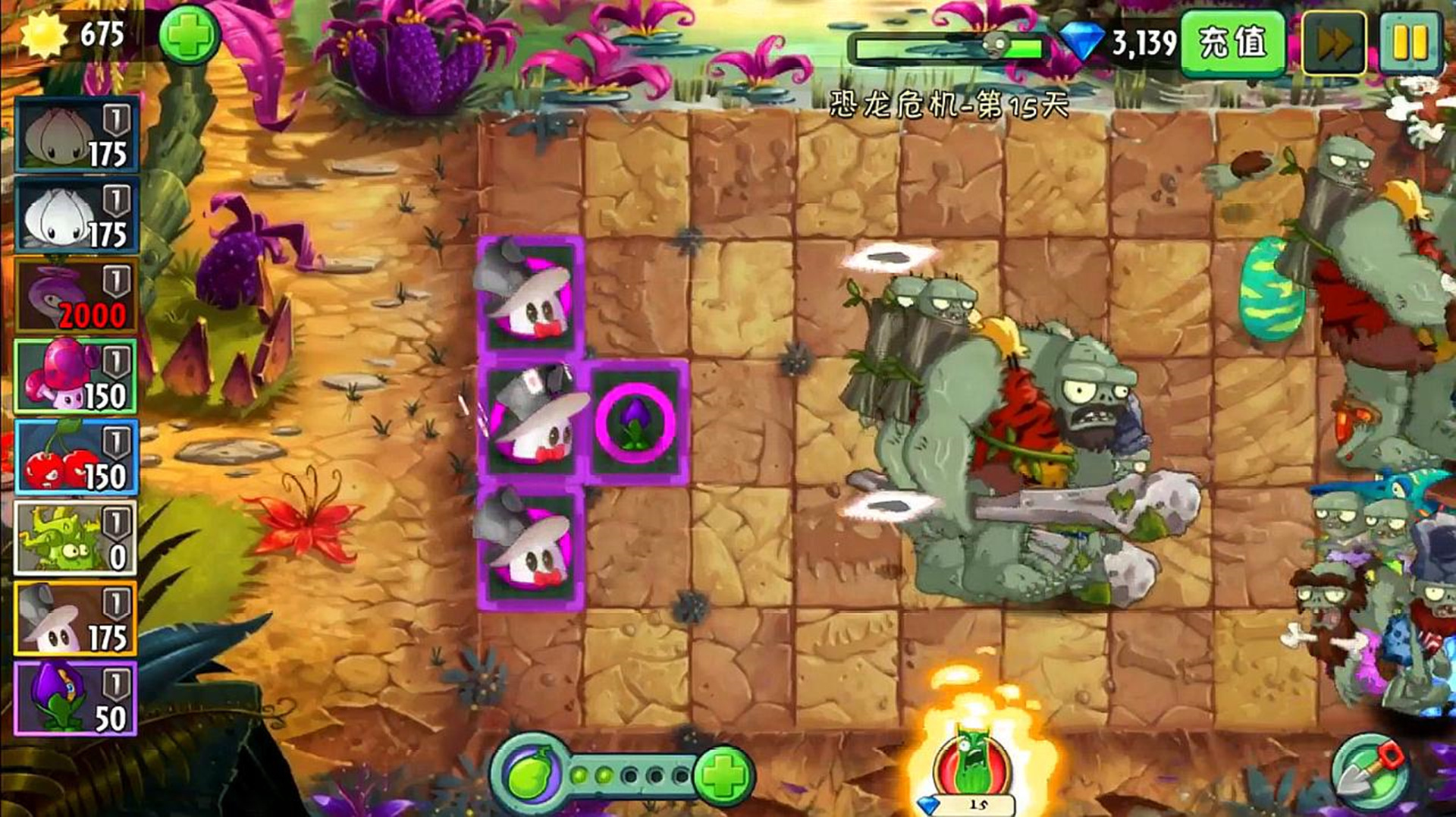The width and height of the screenshot is (1456, 817).
Task: Select the 2000-cost purple plant seed packet
Action: (x=76, y=296)
